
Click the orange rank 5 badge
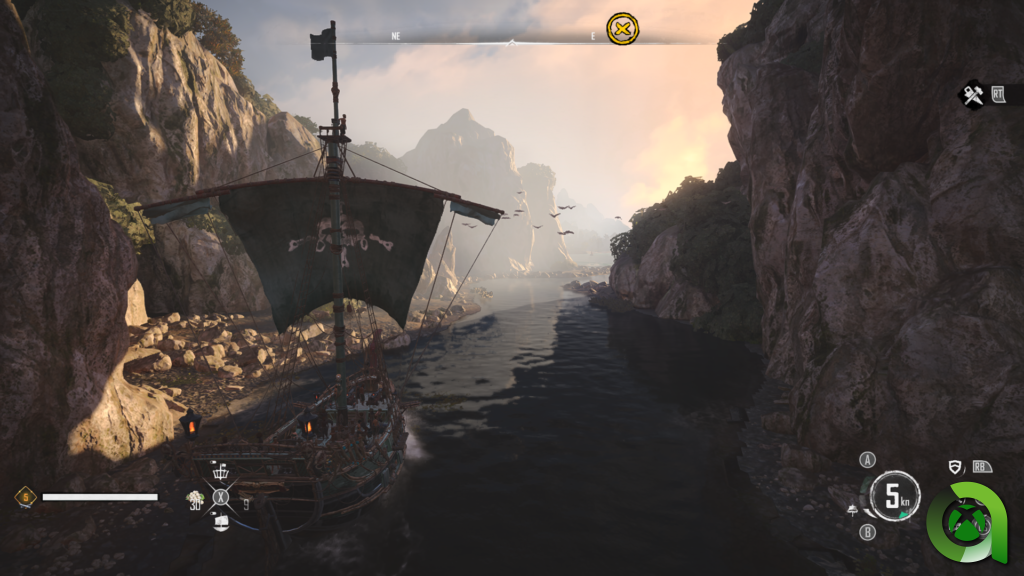click(25, 496)
